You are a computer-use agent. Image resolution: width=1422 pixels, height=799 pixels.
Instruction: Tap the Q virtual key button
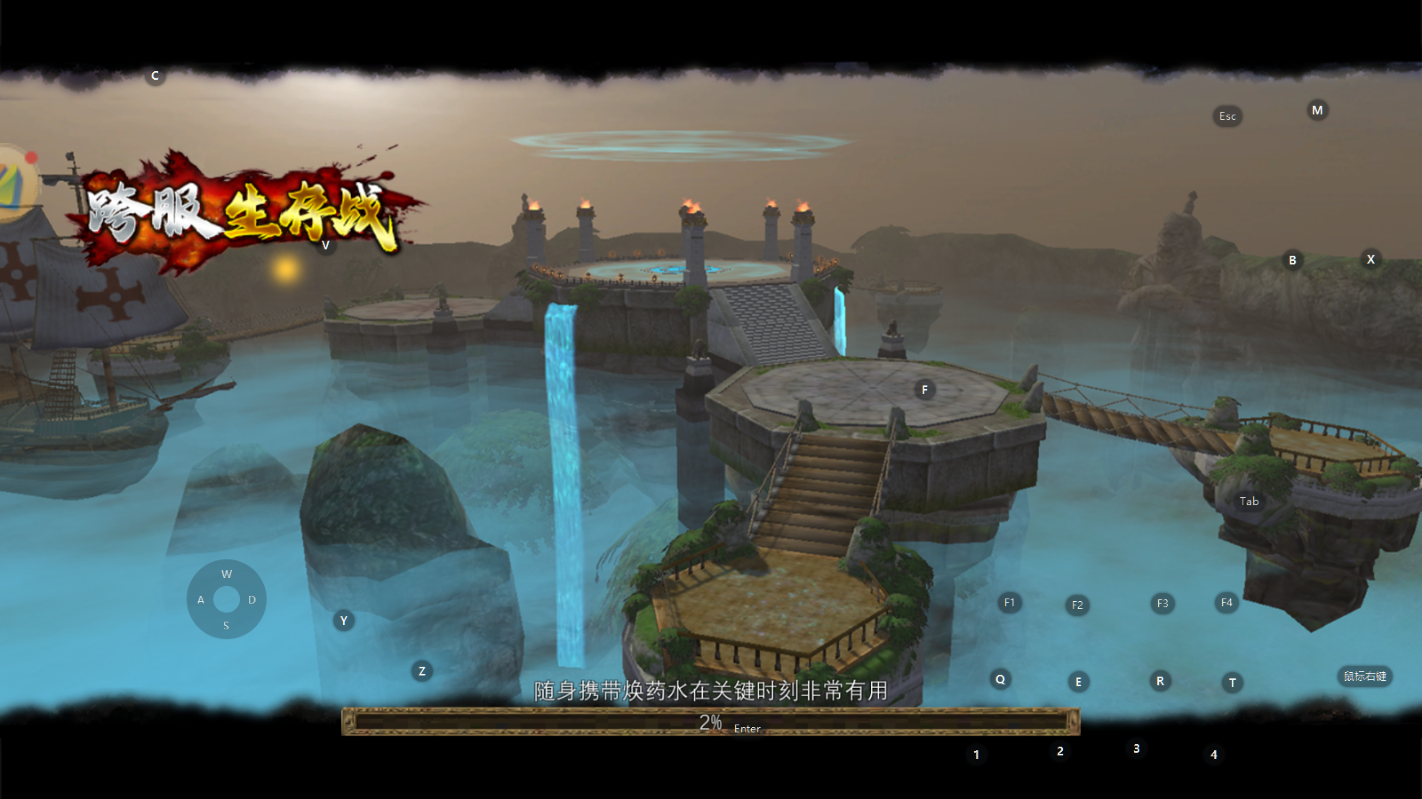point(1000,679)
